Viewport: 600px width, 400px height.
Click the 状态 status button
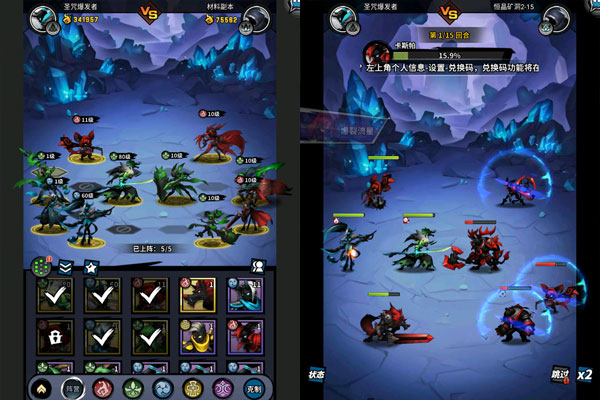pyautogui.click(x=316, y=372)
